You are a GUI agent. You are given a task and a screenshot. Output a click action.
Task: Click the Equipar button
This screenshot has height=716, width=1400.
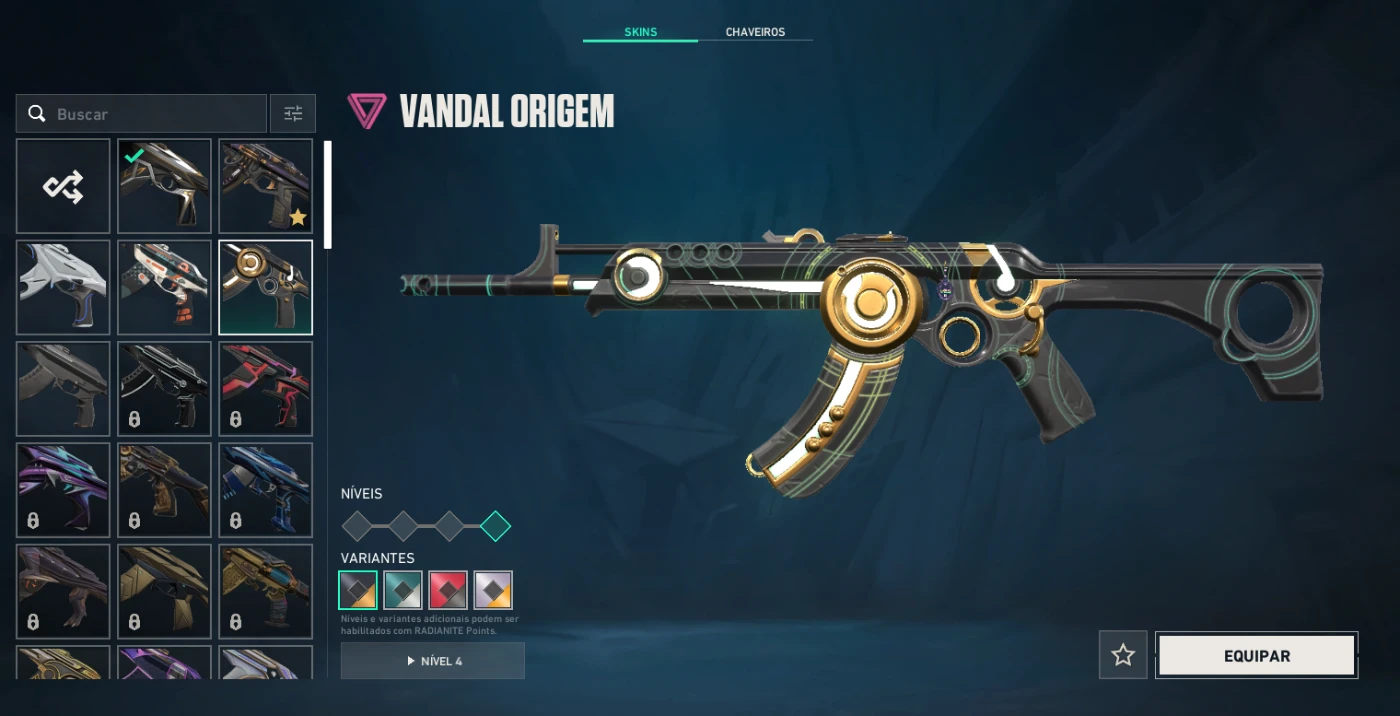click(1256, 656)
